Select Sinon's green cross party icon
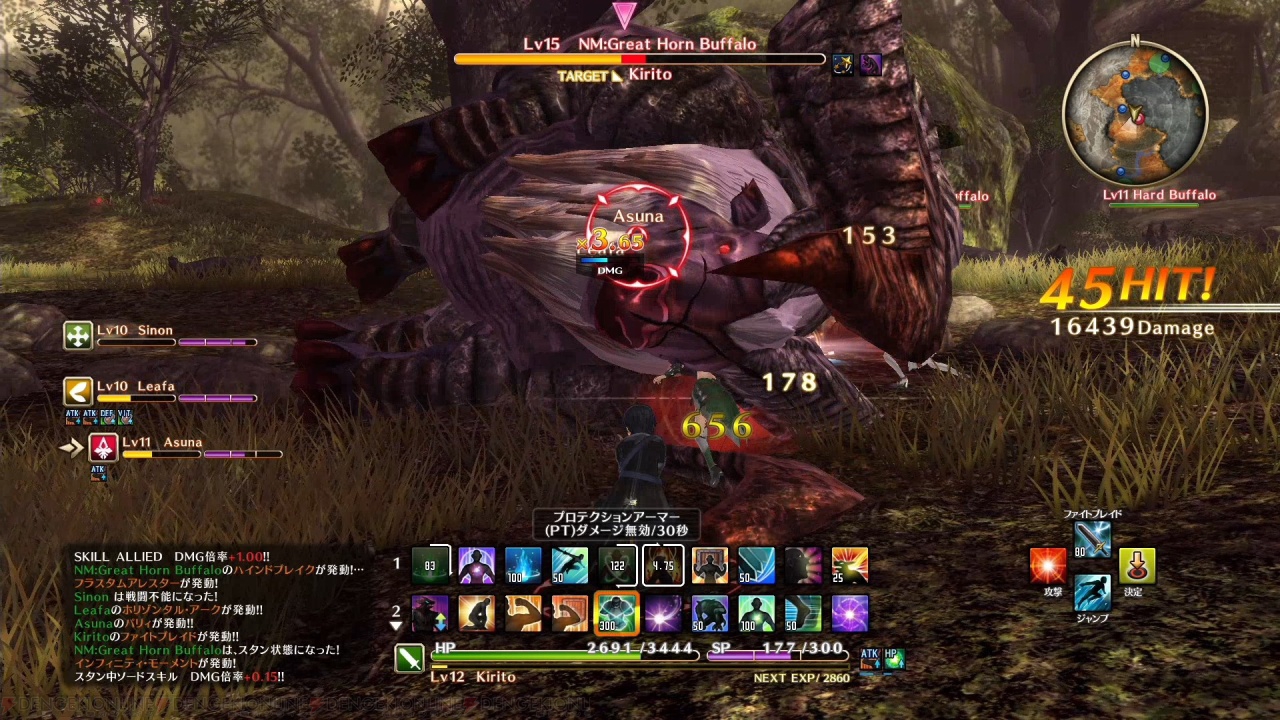The width and height of the screenshot is (1280, 720). tap(78, 336)
